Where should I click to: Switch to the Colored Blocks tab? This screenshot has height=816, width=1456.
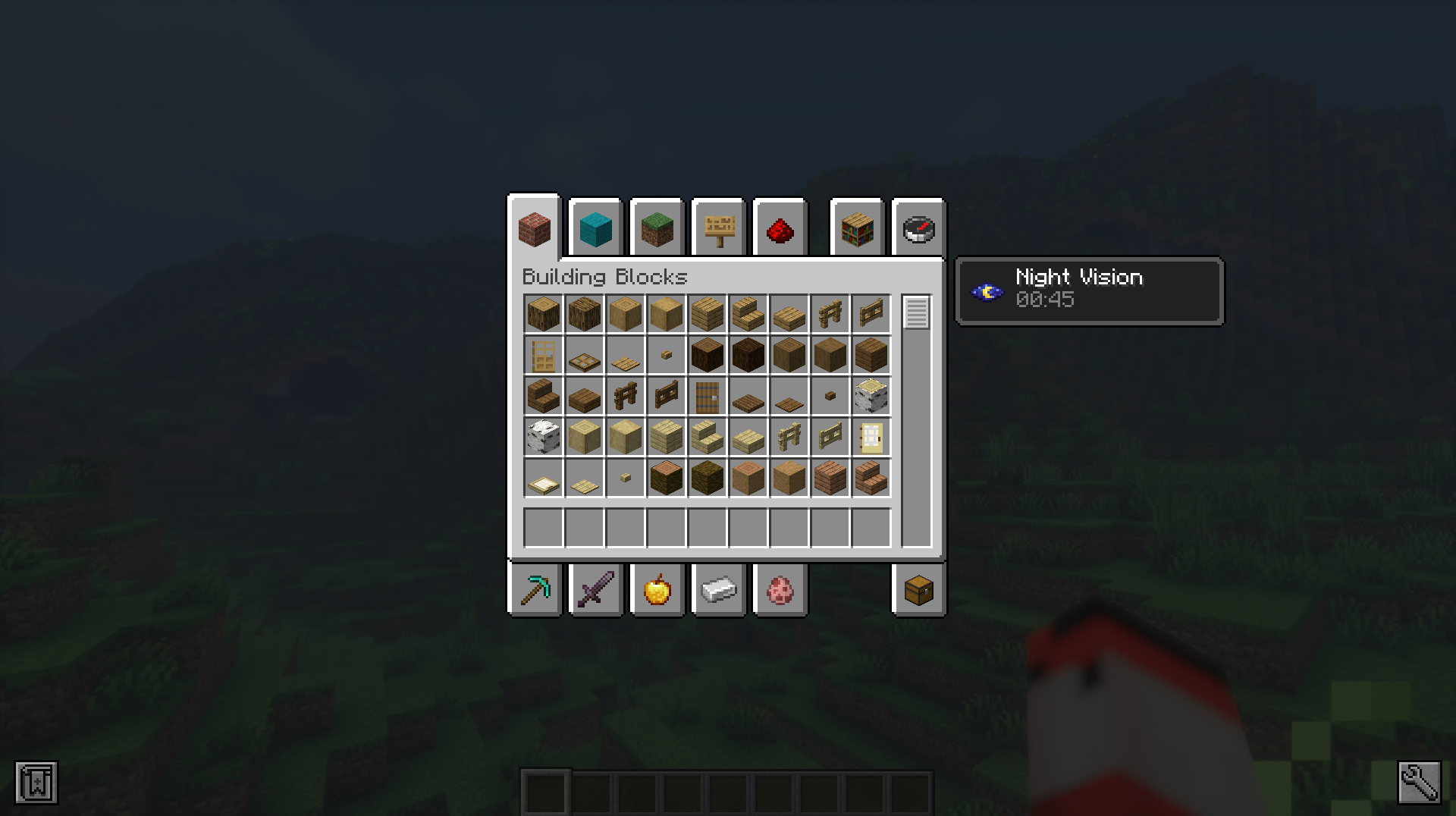(x=596, y=228)
